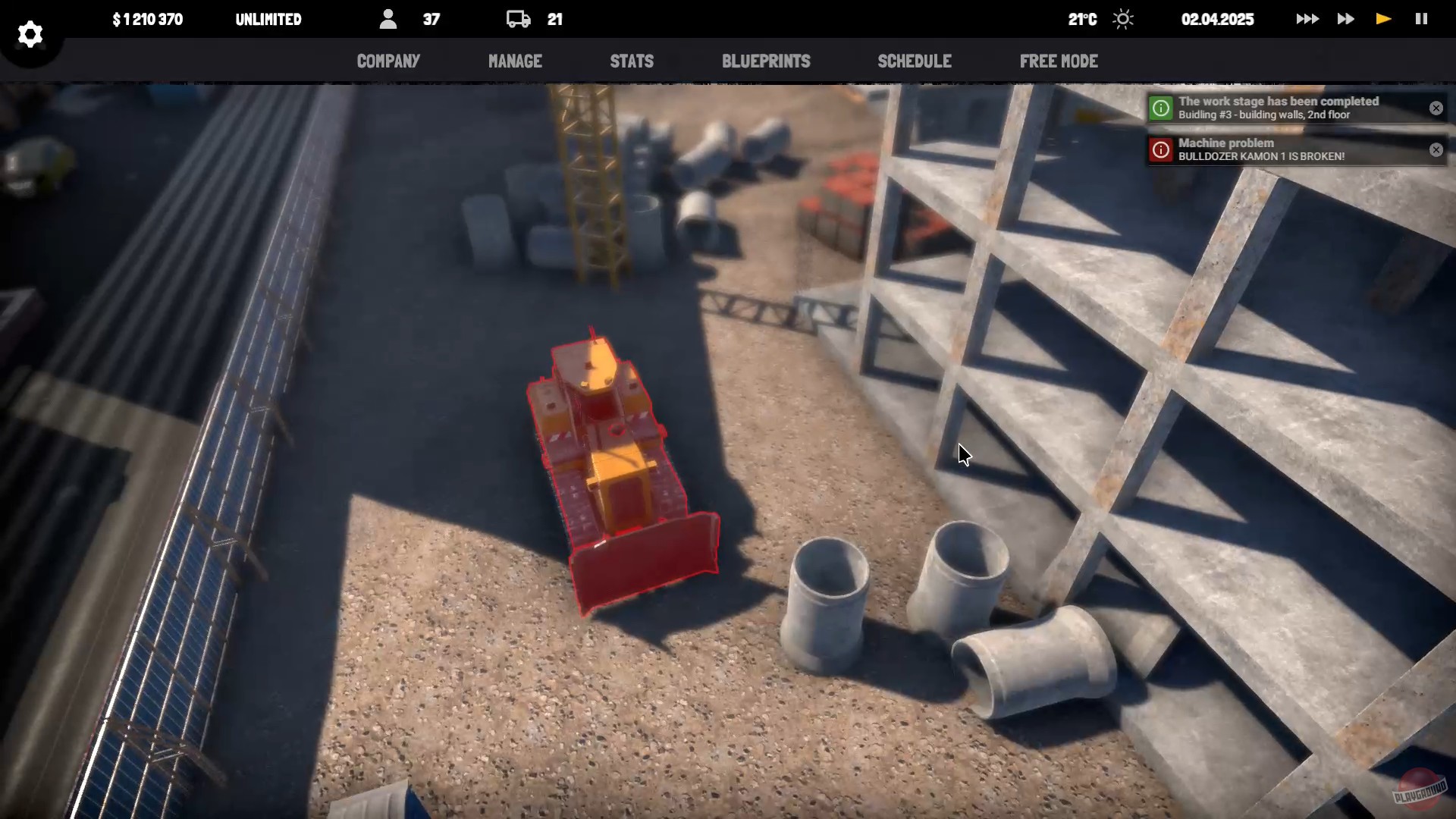Image resolution: width=1456 pixels, height=819 pixels.
Task: Resume simulation with the play icon
Action: [1383, 19]
